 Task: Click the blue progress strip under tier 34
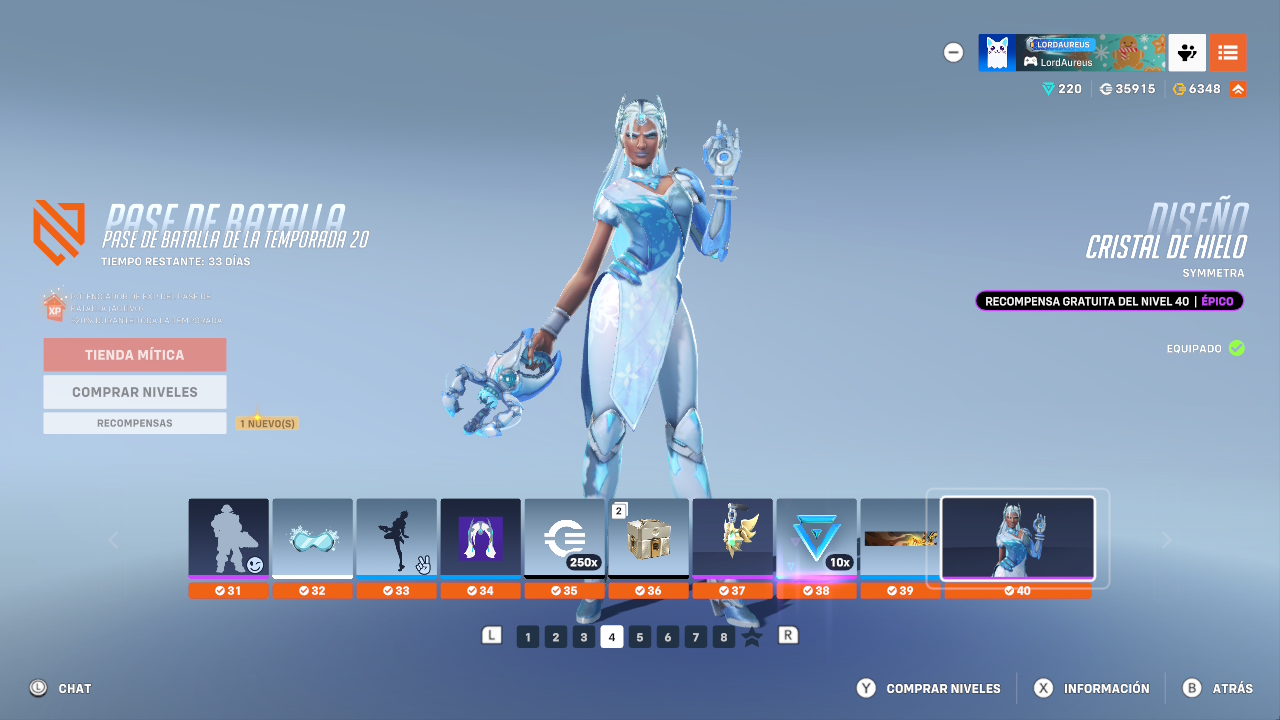(x=481, y=578)
